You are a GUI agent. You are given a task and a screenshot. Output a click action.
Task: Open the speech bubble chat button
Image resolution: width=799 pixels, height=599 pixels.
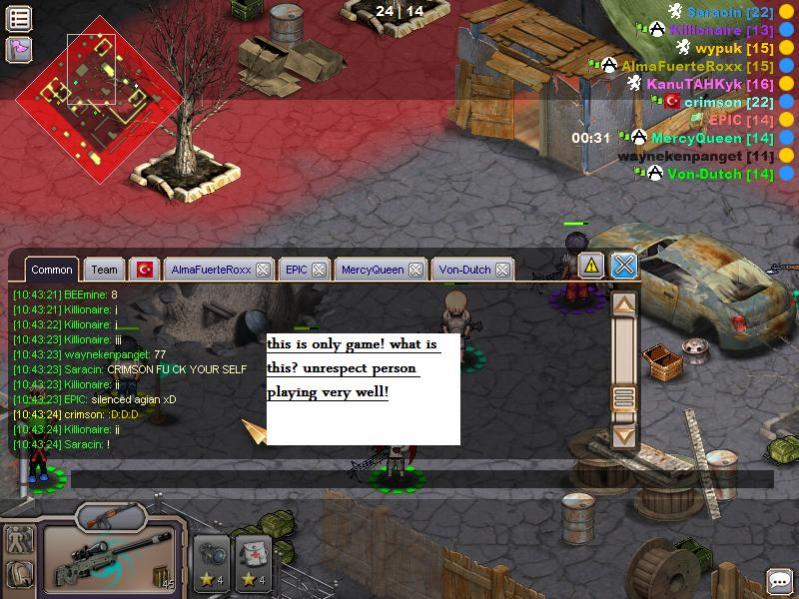tap(780, 581)
